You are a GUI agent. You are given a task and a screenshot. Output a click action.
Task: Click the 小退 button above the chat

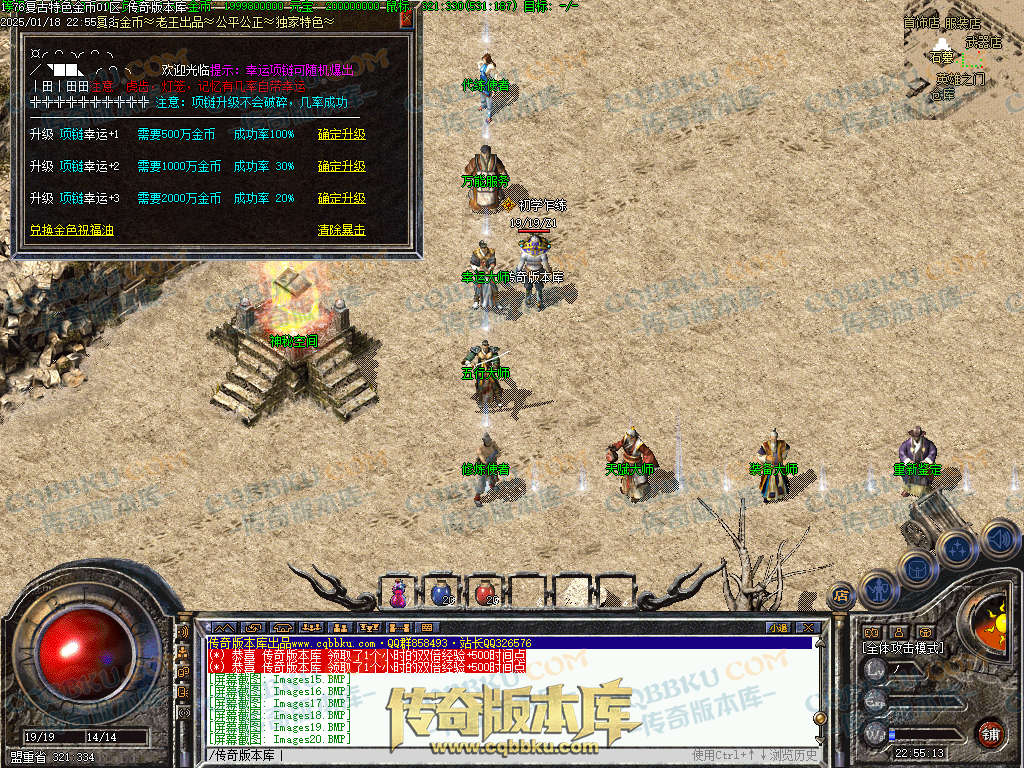pos(778,627)
